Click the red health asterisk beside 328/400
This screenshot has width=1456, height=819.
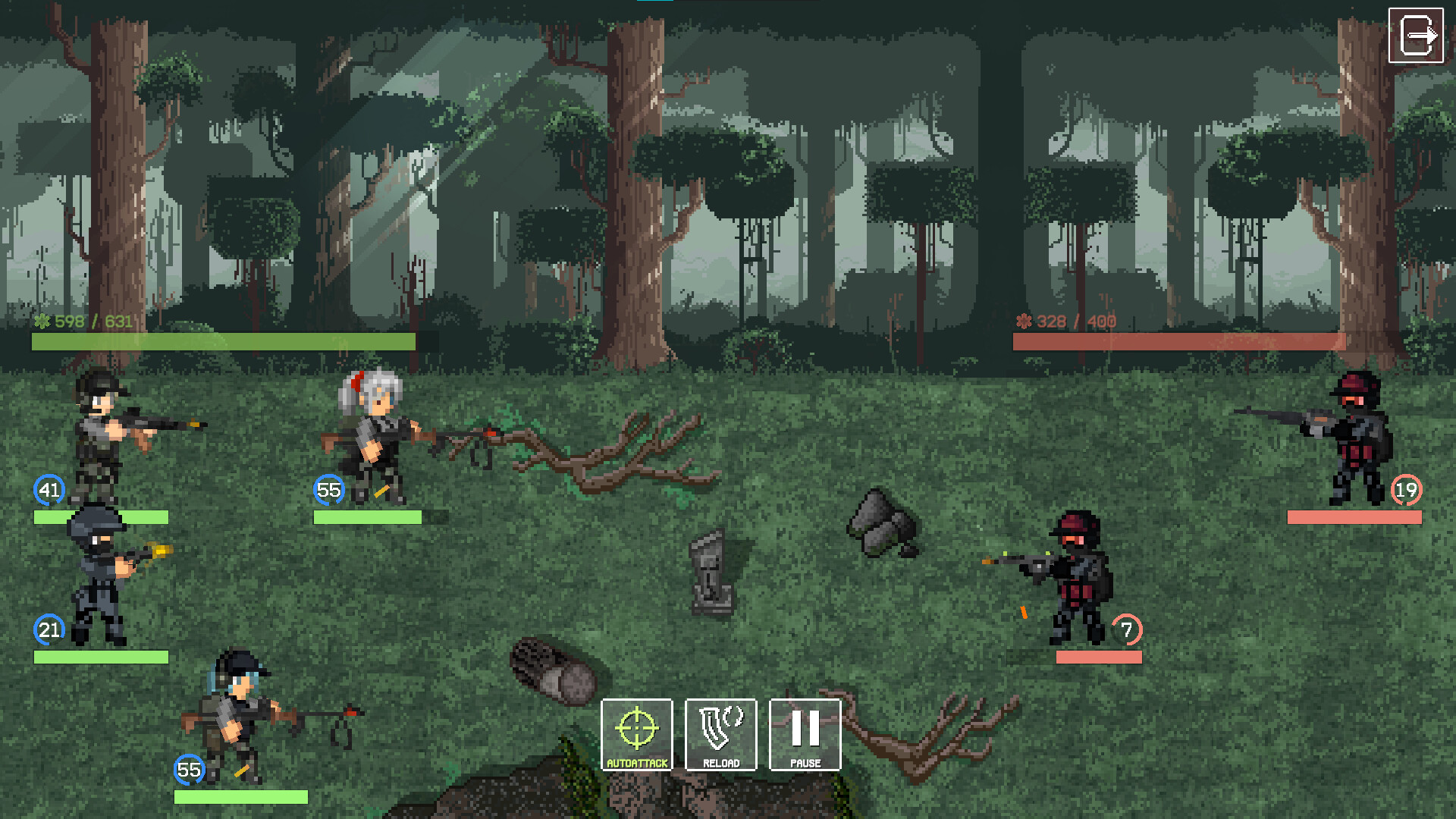tap(1023, 321)
